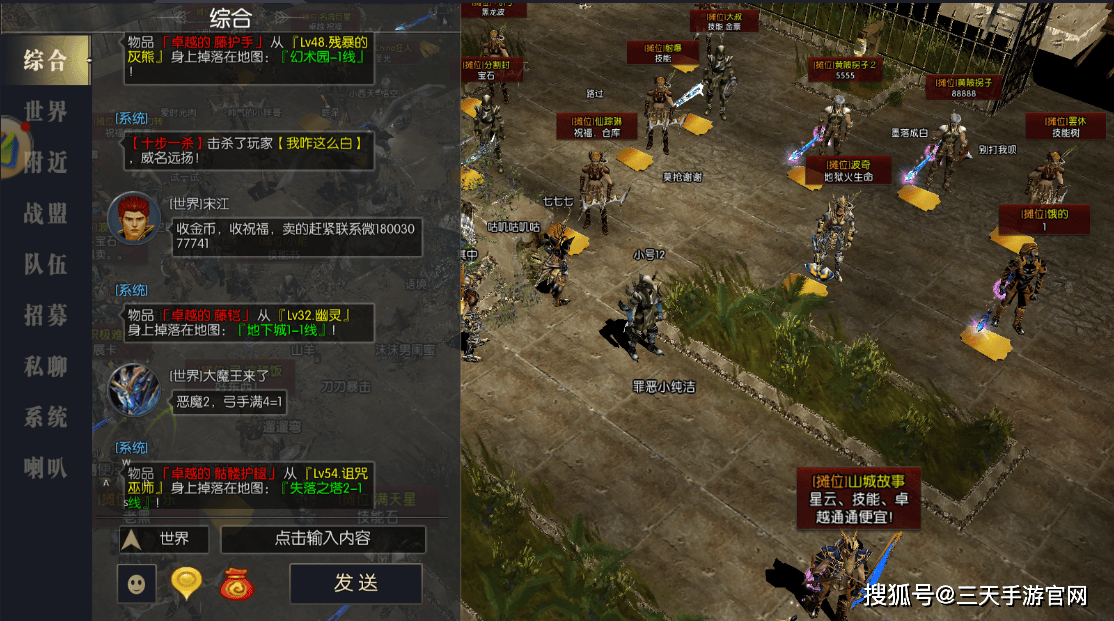1114x621 pixels.
Task: Open the red lucky bag icon
Action: [x=239, y=583]
